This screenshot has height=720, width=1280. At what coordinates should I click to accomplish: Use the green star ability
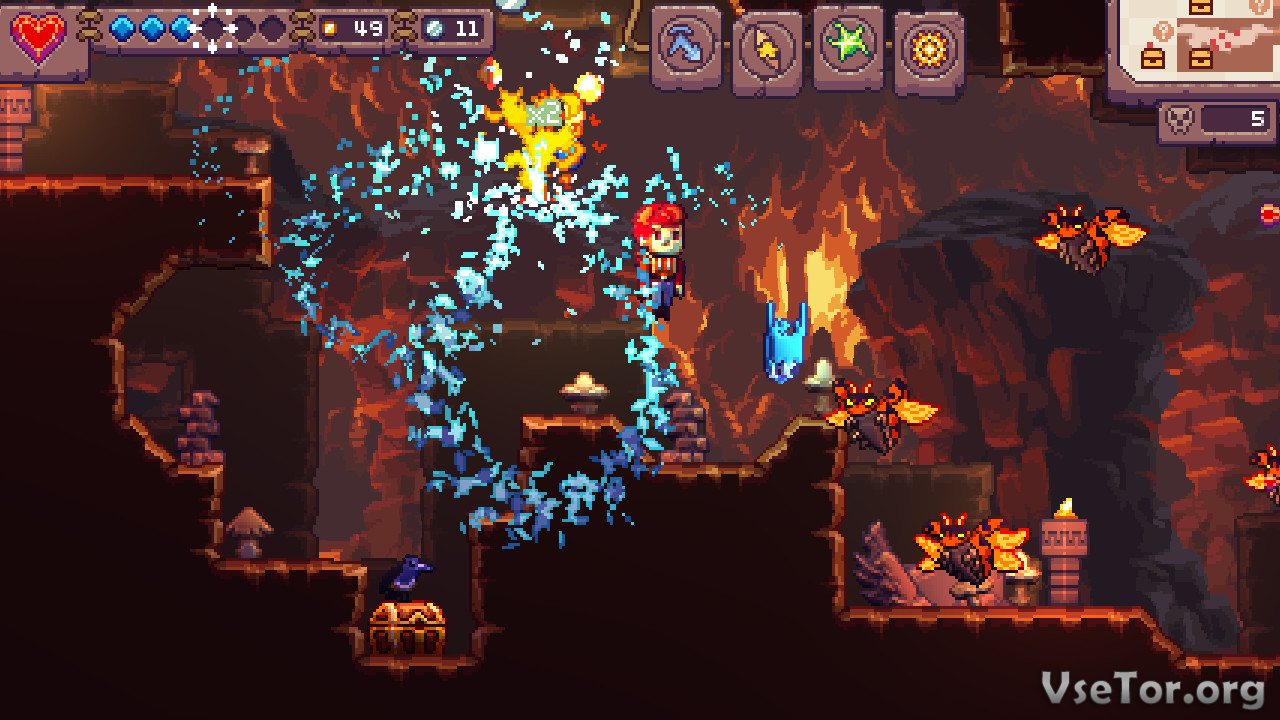point(847,46)
